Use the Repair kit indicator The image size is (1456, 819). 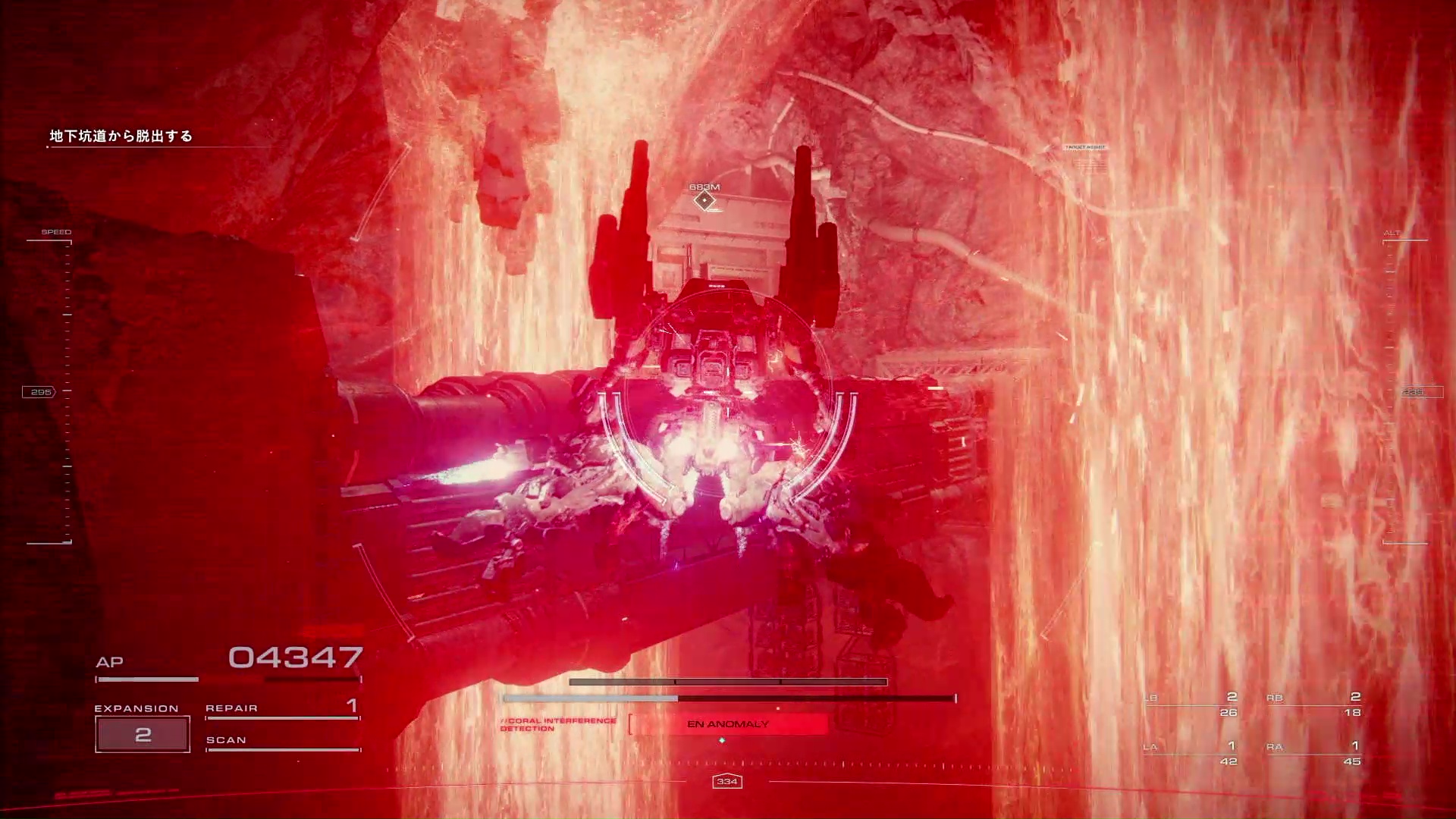tap(282, 708)
